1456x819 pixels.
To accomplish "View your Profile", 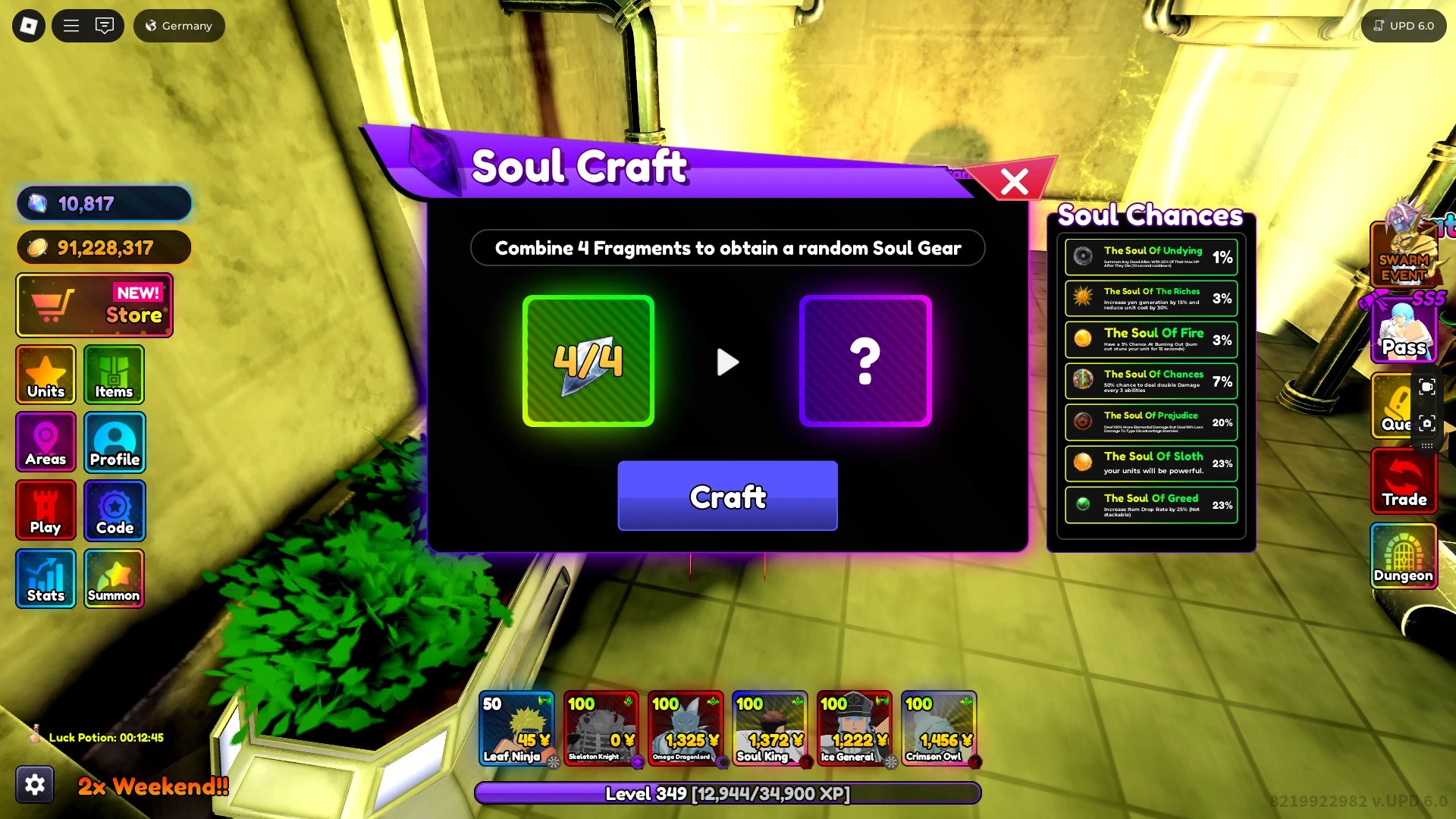I will [x=114, y=442].
